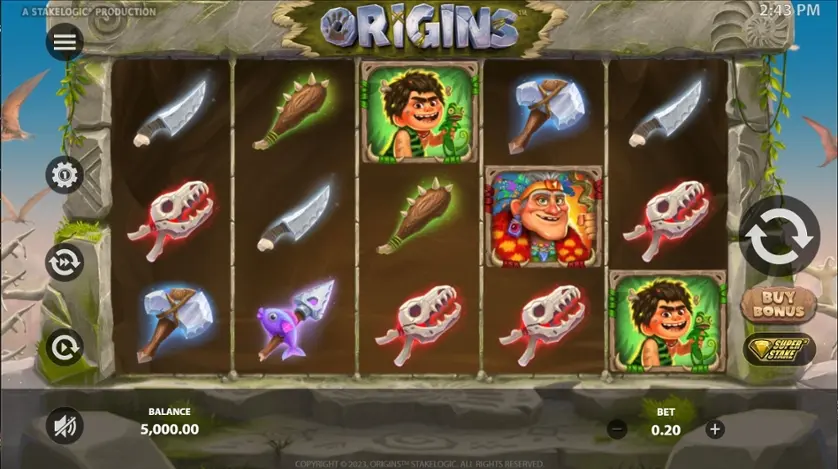Viewport: 838px width, 469px height.
Task: Increase the bet with the plus button
Action: (x=714, y=429)
